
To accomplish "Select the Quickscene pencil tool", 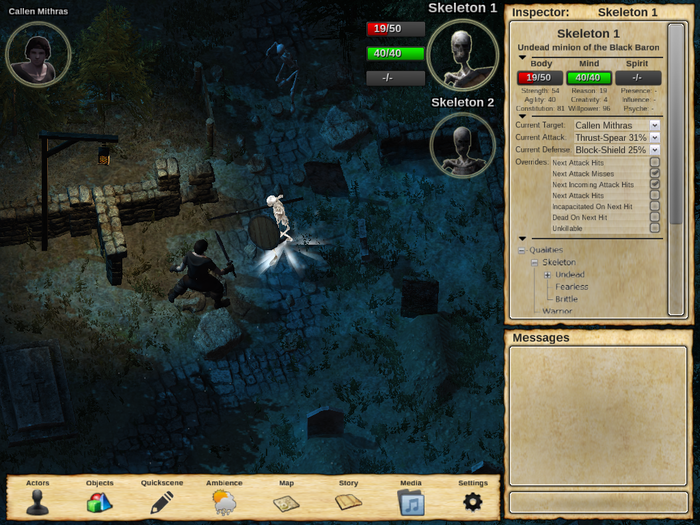I will [x=162, y=498].
